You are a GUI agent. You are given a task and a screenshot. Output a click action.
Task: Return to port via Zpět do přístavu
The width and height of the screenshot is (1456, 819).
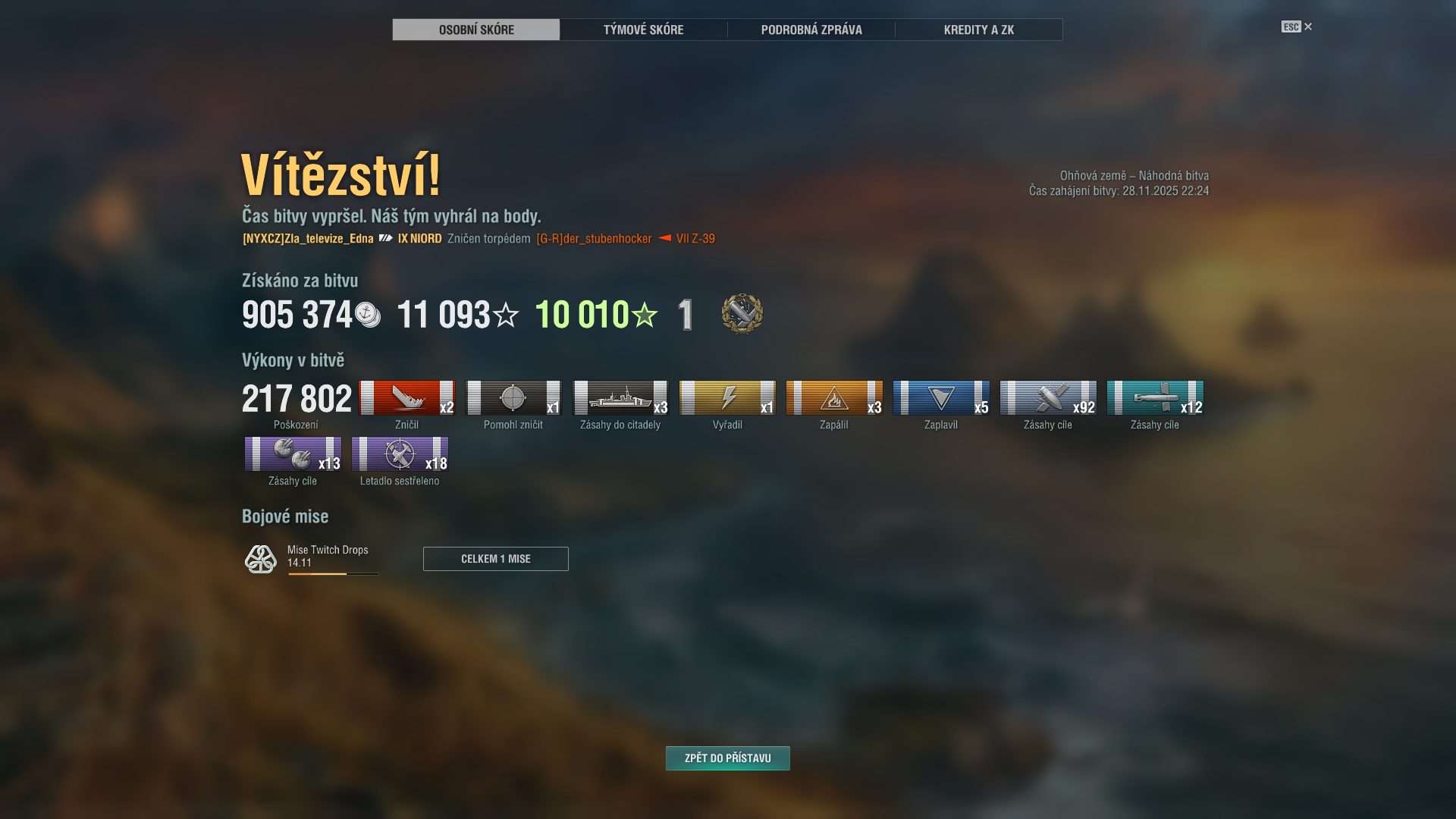point(727,758)
